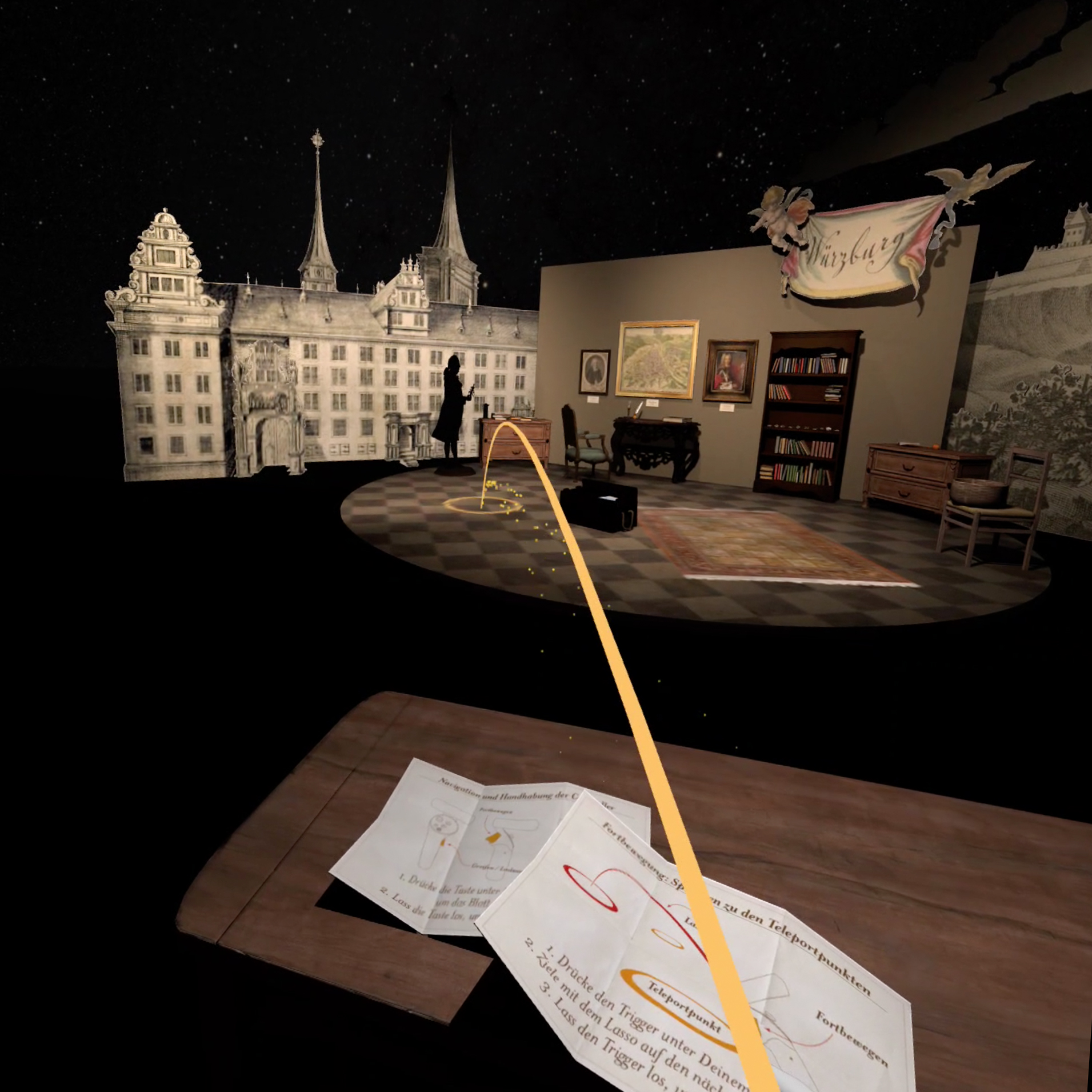The image size is (1092, 1092).
Task: Select the glowing golden teleport ring
Action: [482, 505]
